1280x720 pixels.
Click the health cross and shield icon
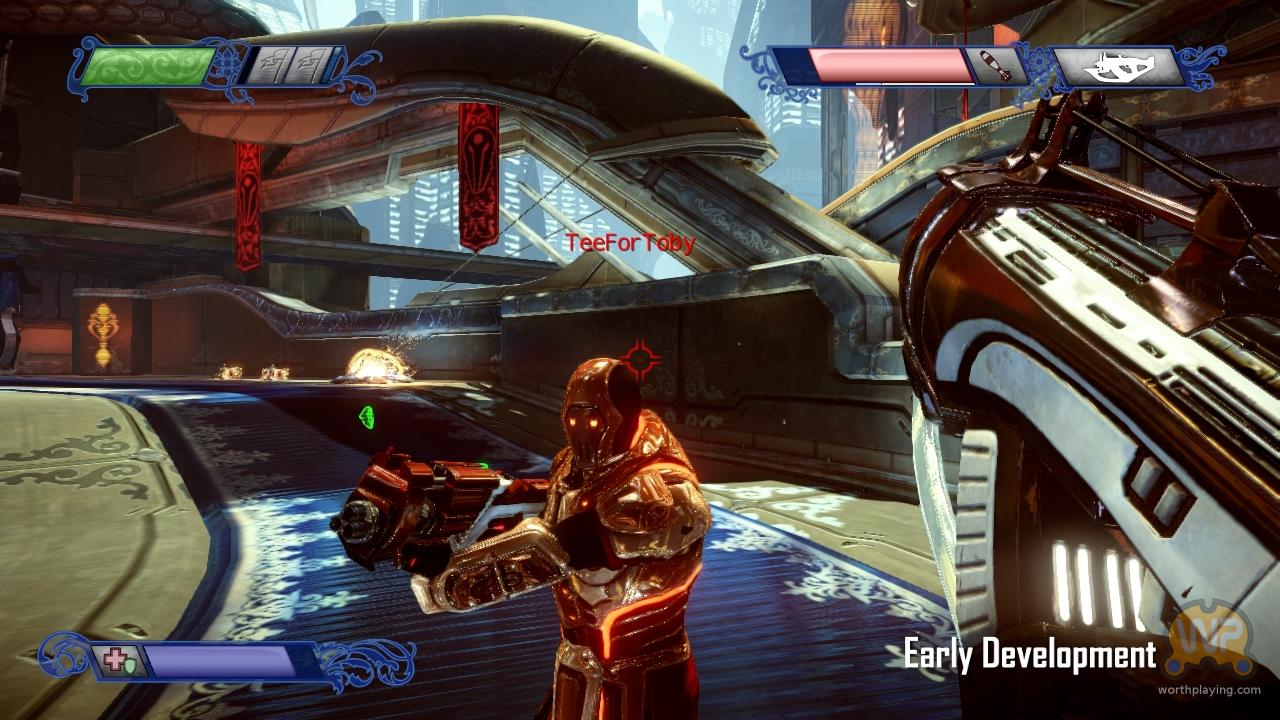118,661
